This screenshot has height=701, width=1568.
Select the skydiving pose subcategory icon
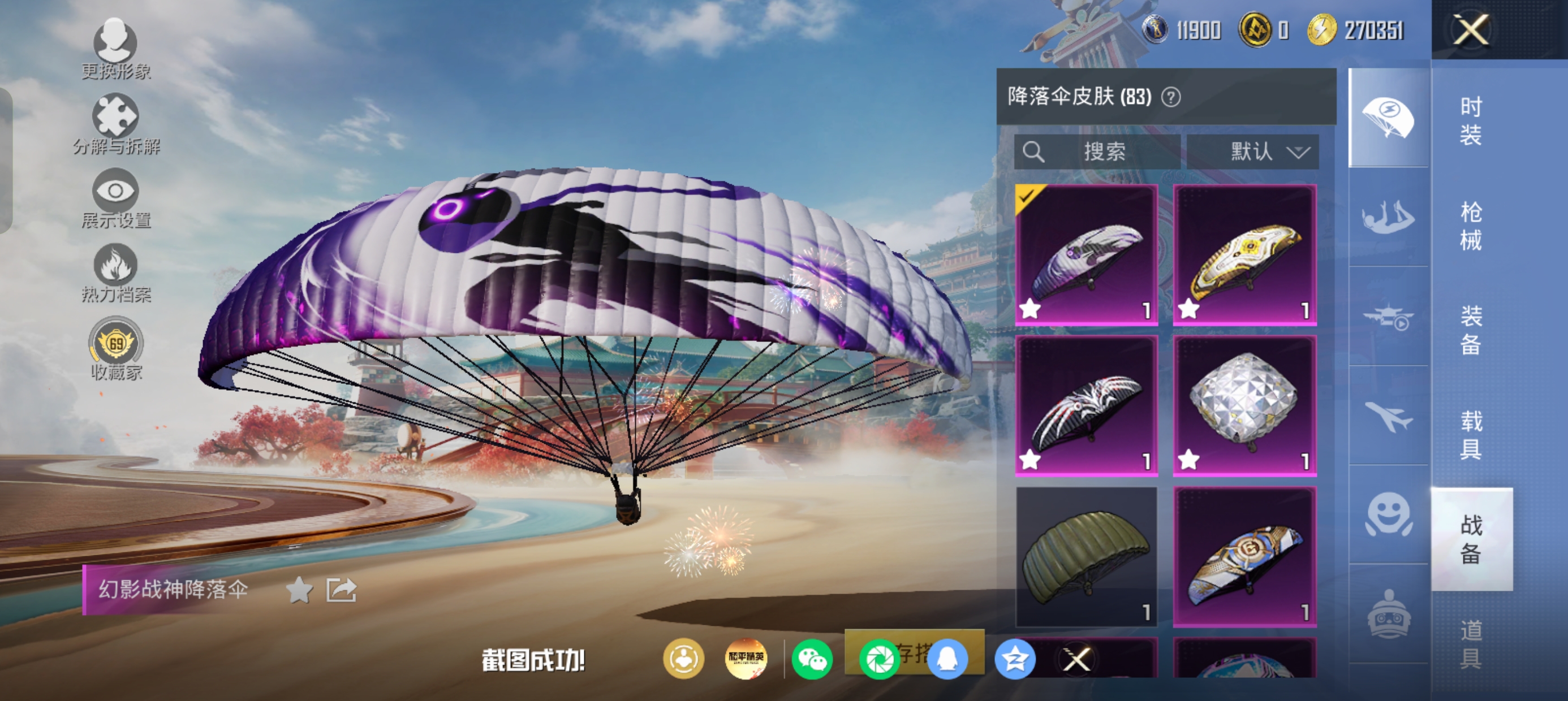pos(1388,217)
